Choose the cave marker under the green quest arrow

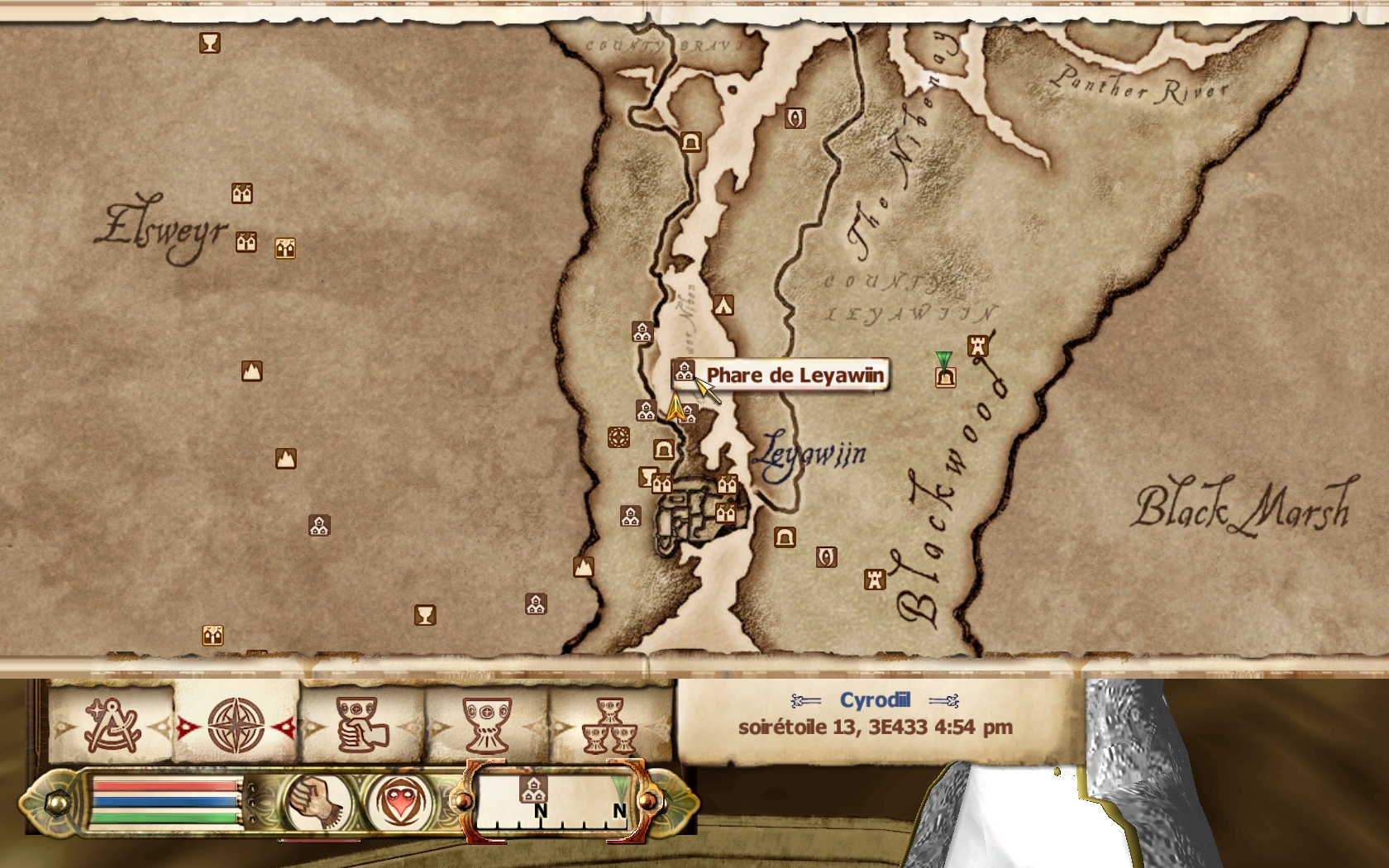945,378
